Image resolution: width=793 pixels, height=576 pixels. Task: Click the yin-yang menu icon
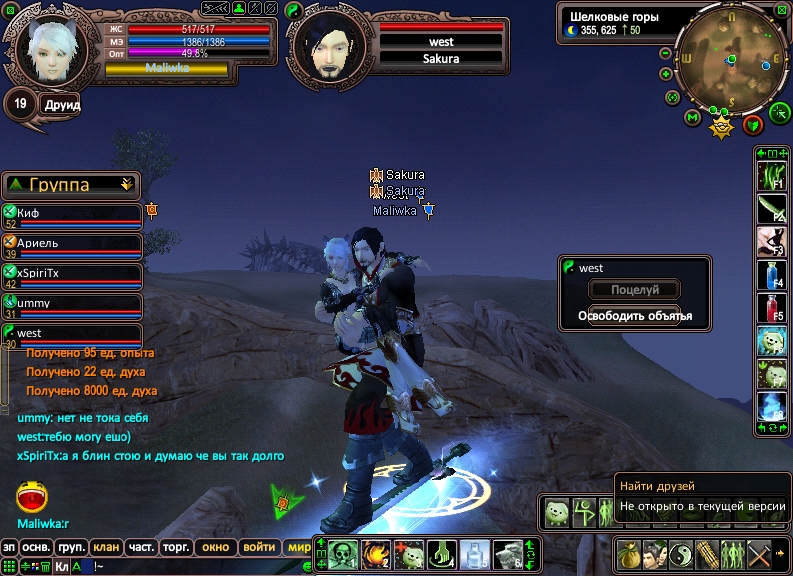[682, 553]
